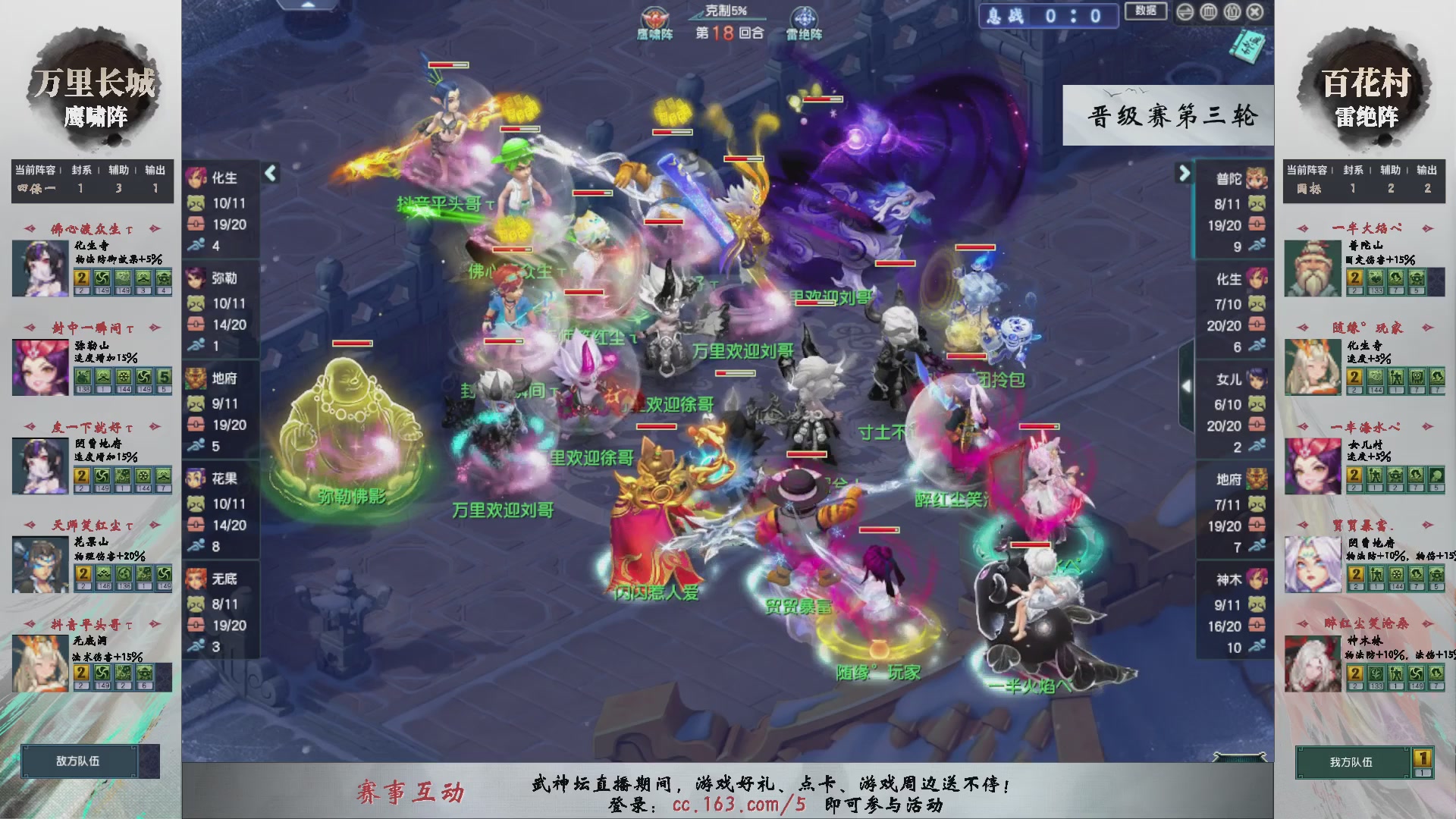Toggle the scene effects icon at top right
This screenshot has height=819, width=1456.
click(1232, 12)
